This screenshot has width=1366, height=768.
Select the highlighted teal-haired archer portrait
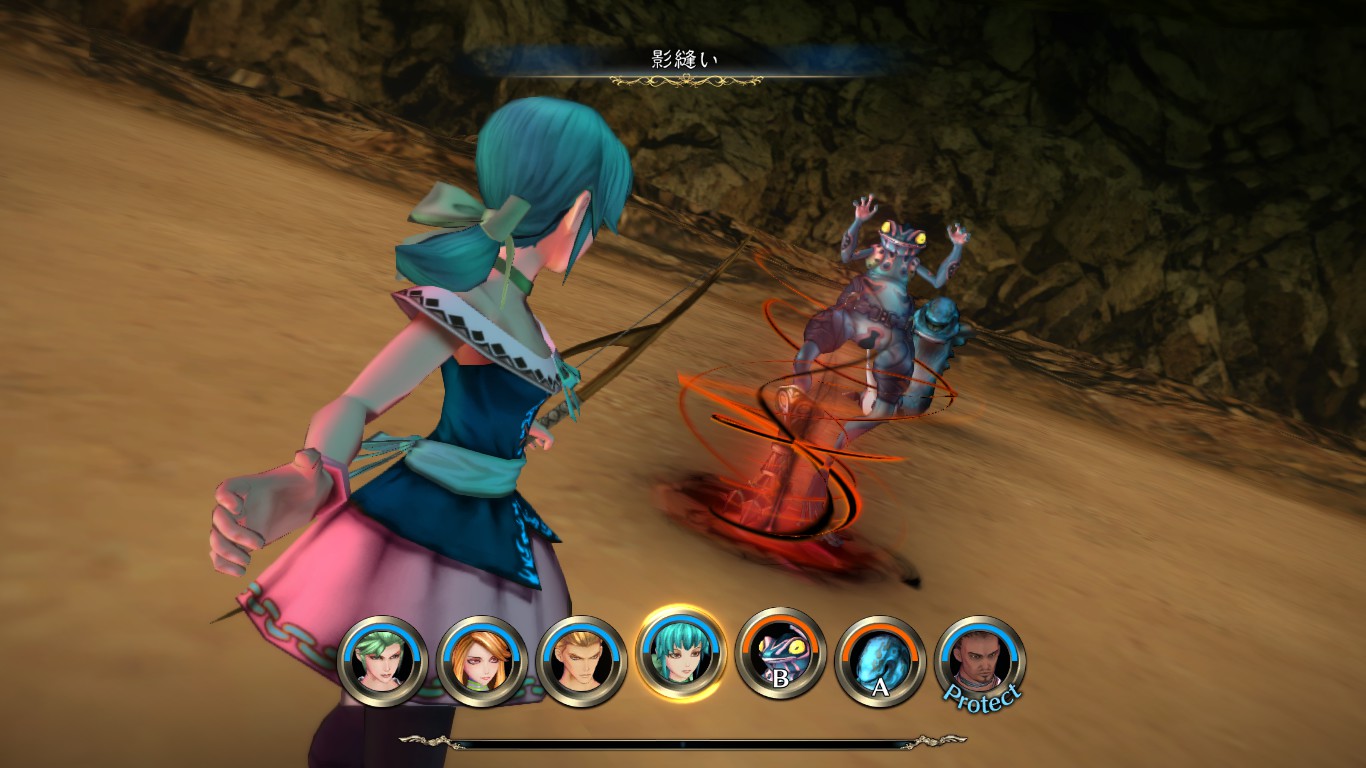(x=681, y=656)
